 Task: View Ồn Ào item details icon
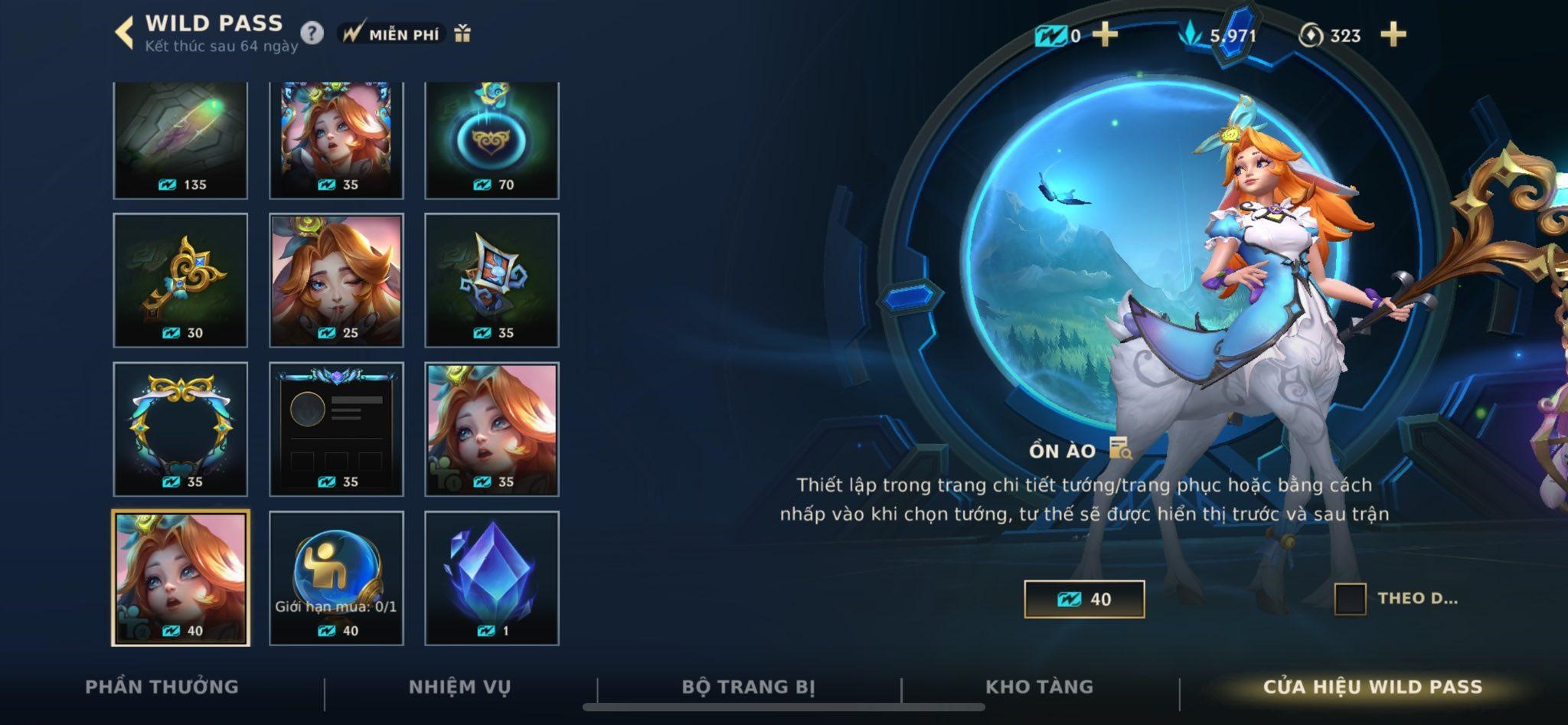coord(1120,449)
